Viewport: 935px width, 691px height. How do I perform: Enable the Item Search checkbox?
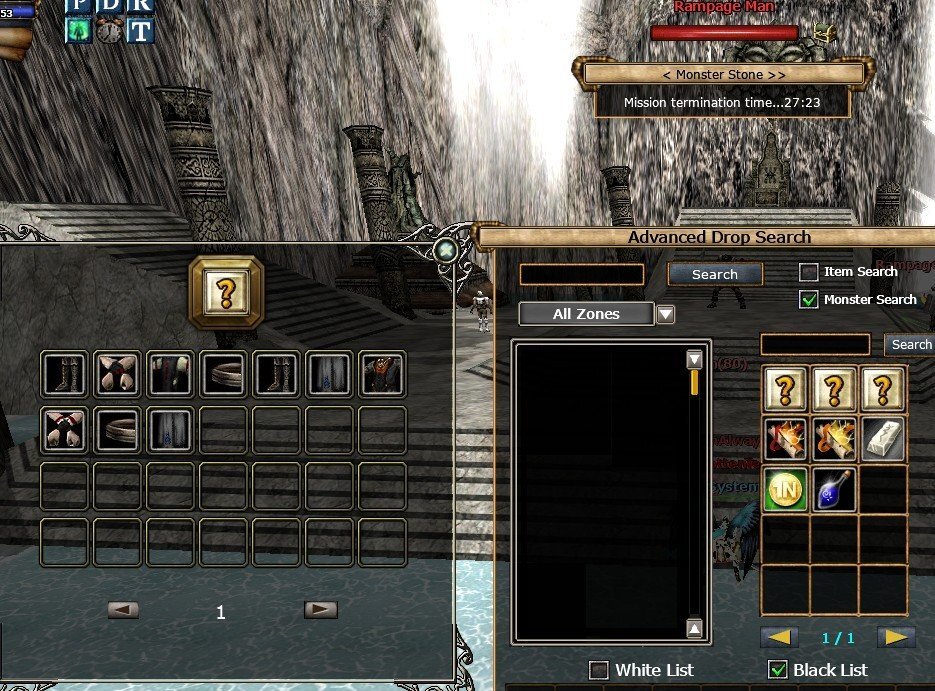pyautogui.click(x=809, y=272)
